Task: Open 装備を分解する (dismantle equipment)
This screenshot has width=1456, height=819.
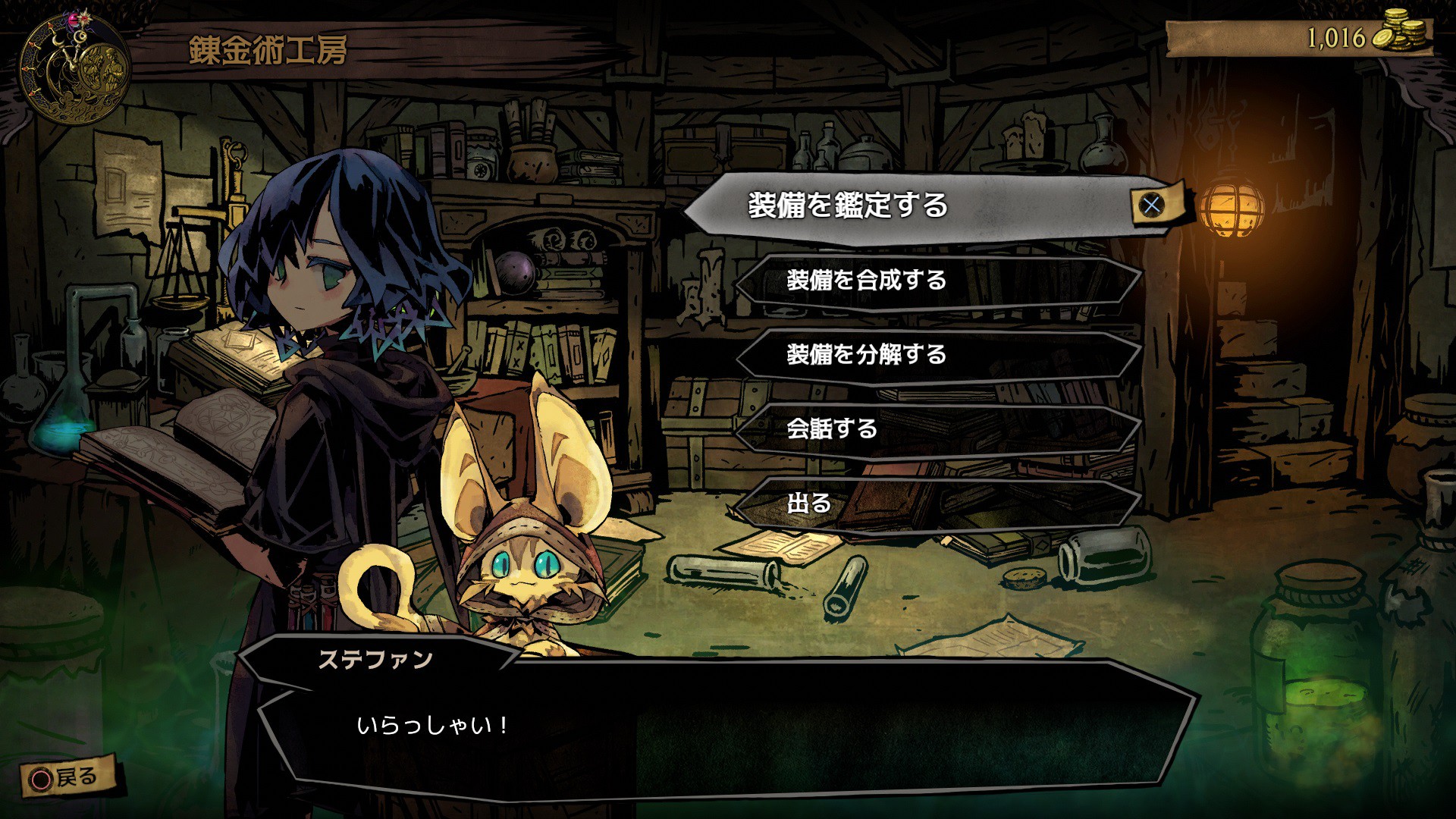Action: pyautogui.click(x=939, y=355)
